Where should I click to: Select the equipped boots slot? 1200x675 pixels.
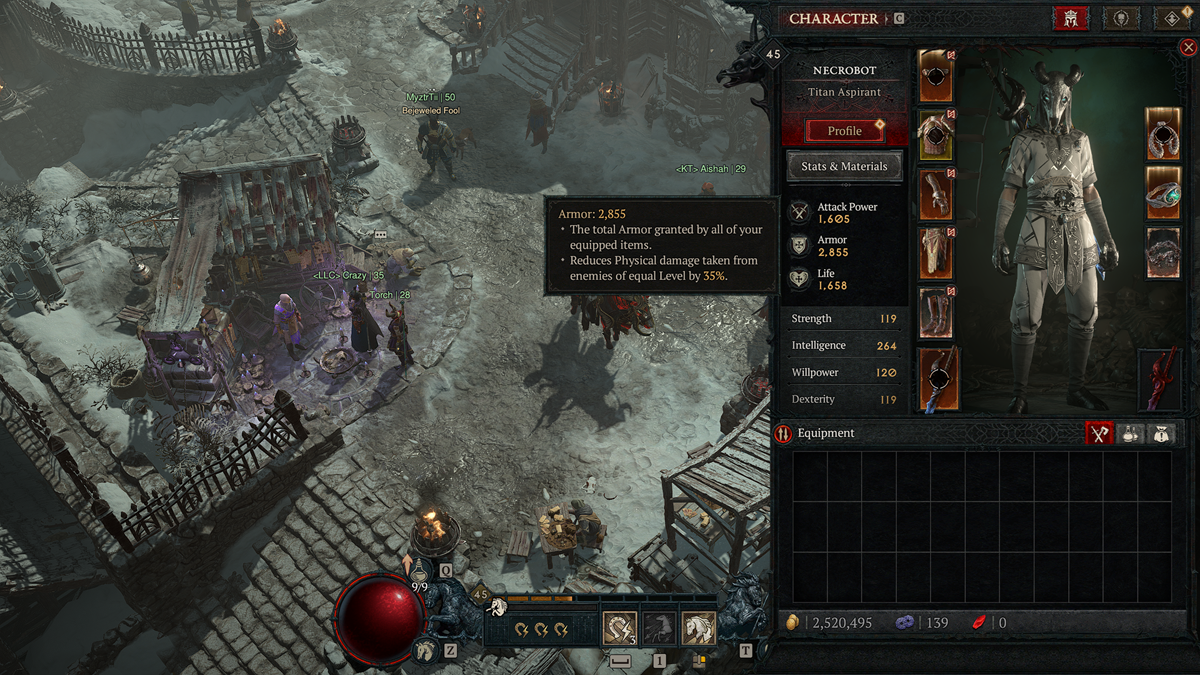936,312
